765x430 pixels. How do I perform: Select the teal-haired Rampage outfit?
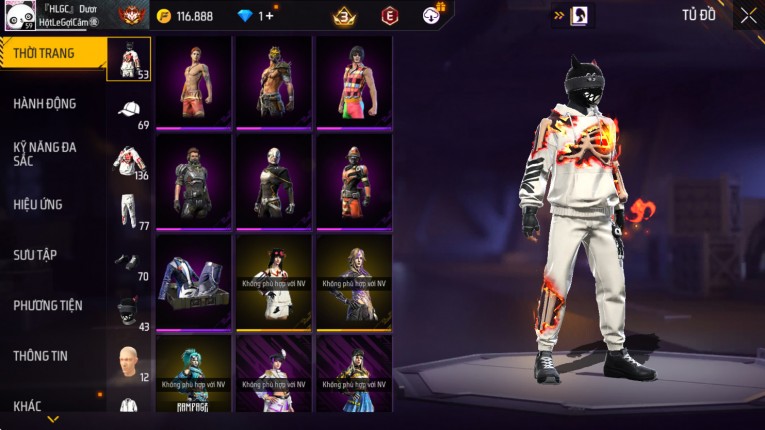click(x=194, y=375)
